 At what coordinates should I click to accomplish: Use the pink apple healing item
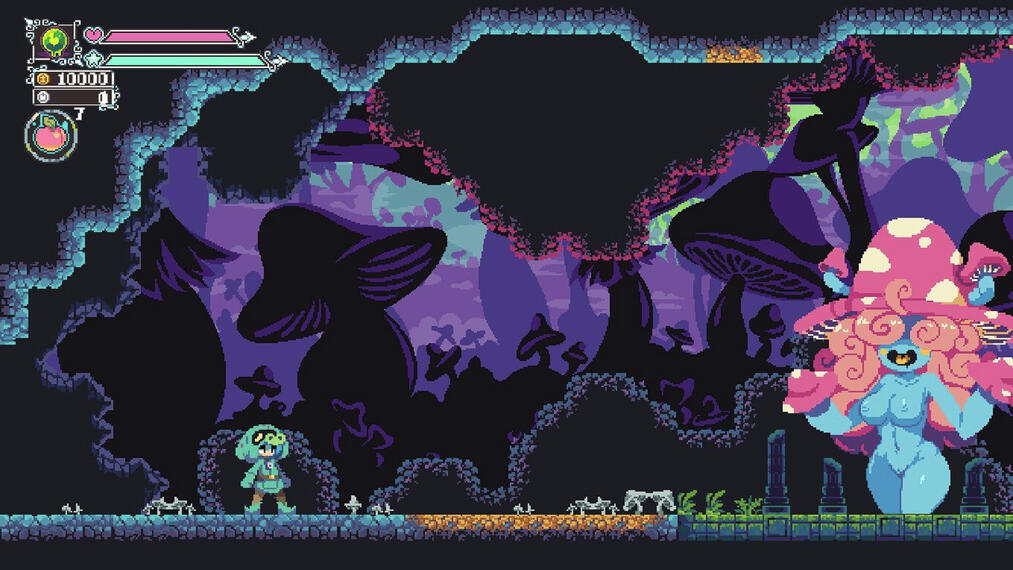tap(50, 135)
